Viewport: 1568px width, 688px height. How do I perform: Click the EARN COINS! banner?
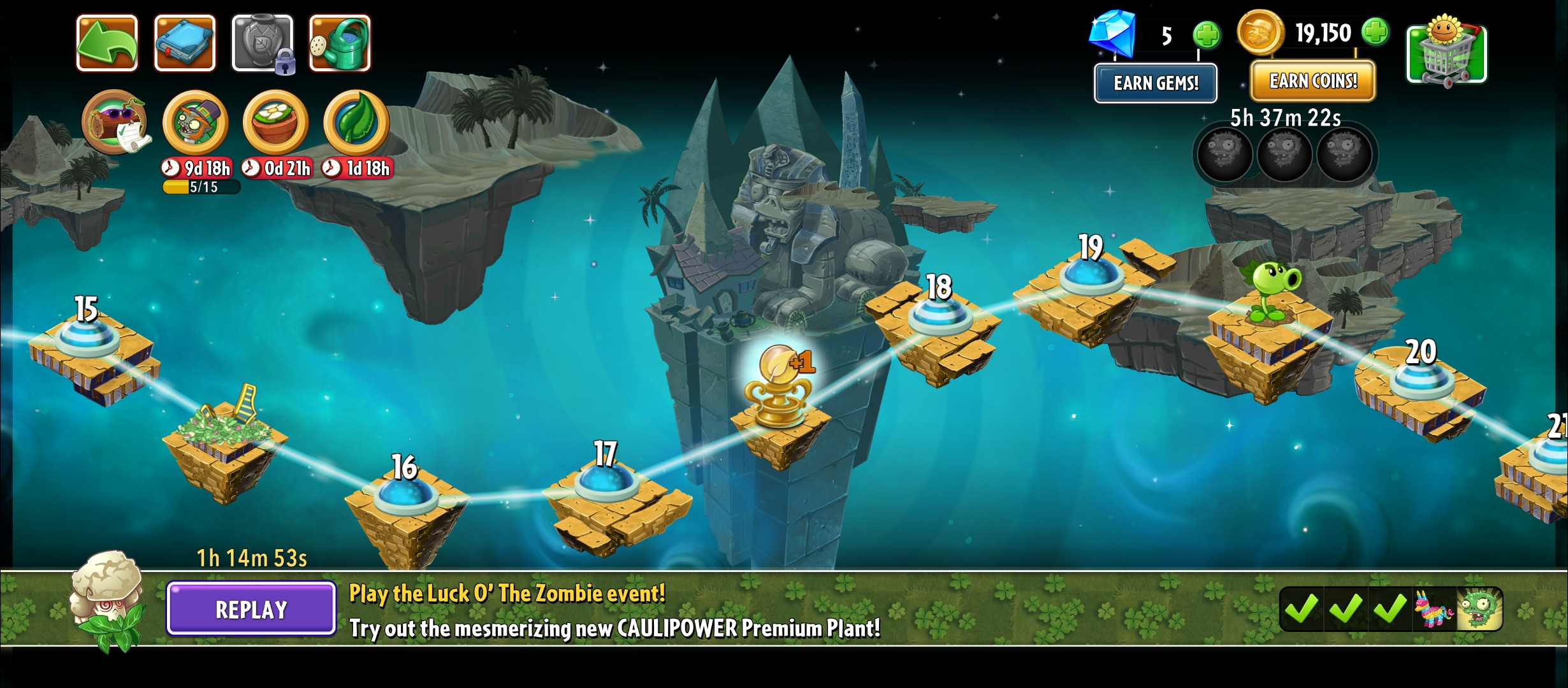(x=1312, y=81)
